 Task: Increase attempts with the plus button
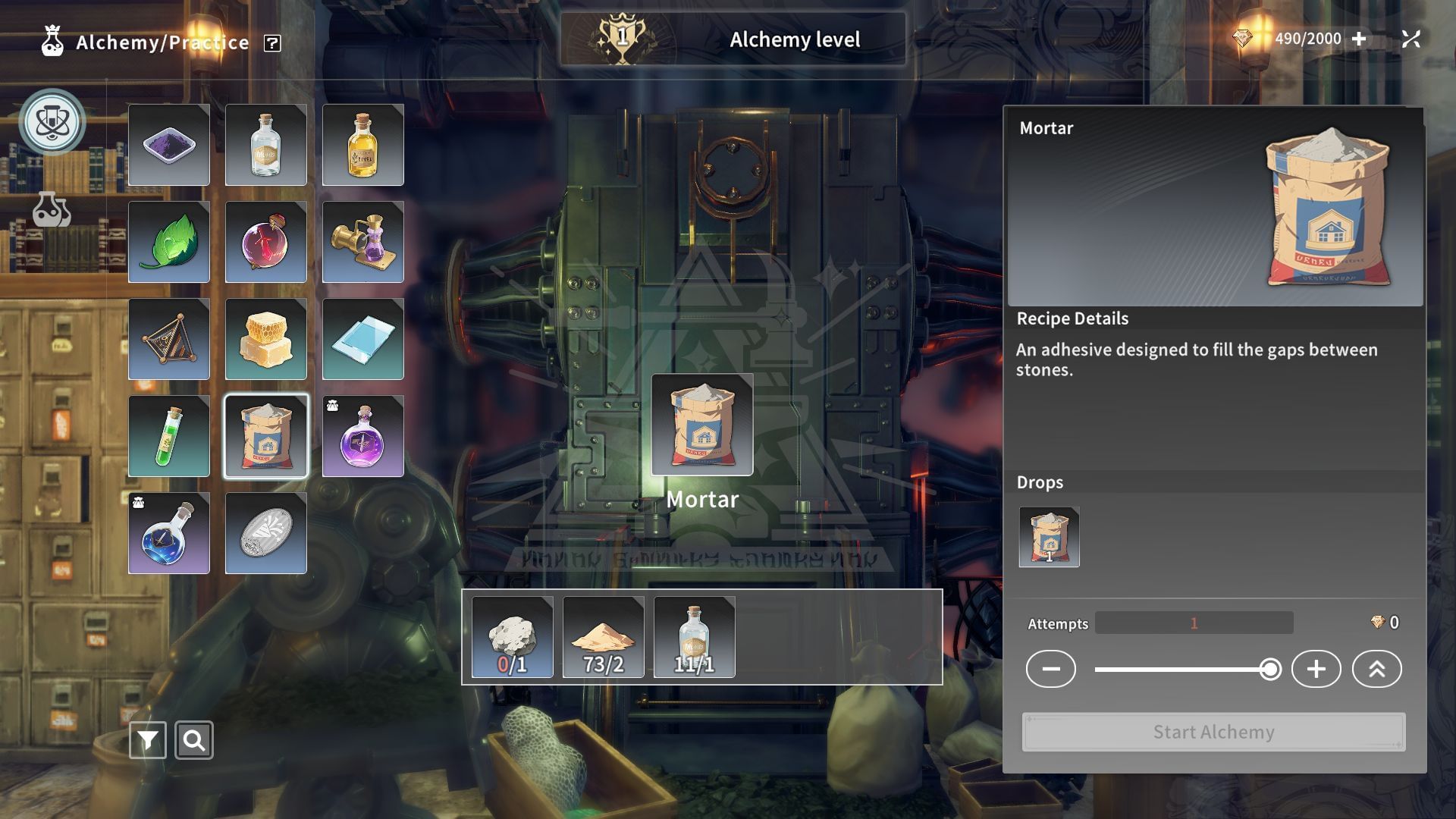[1316, 669]
